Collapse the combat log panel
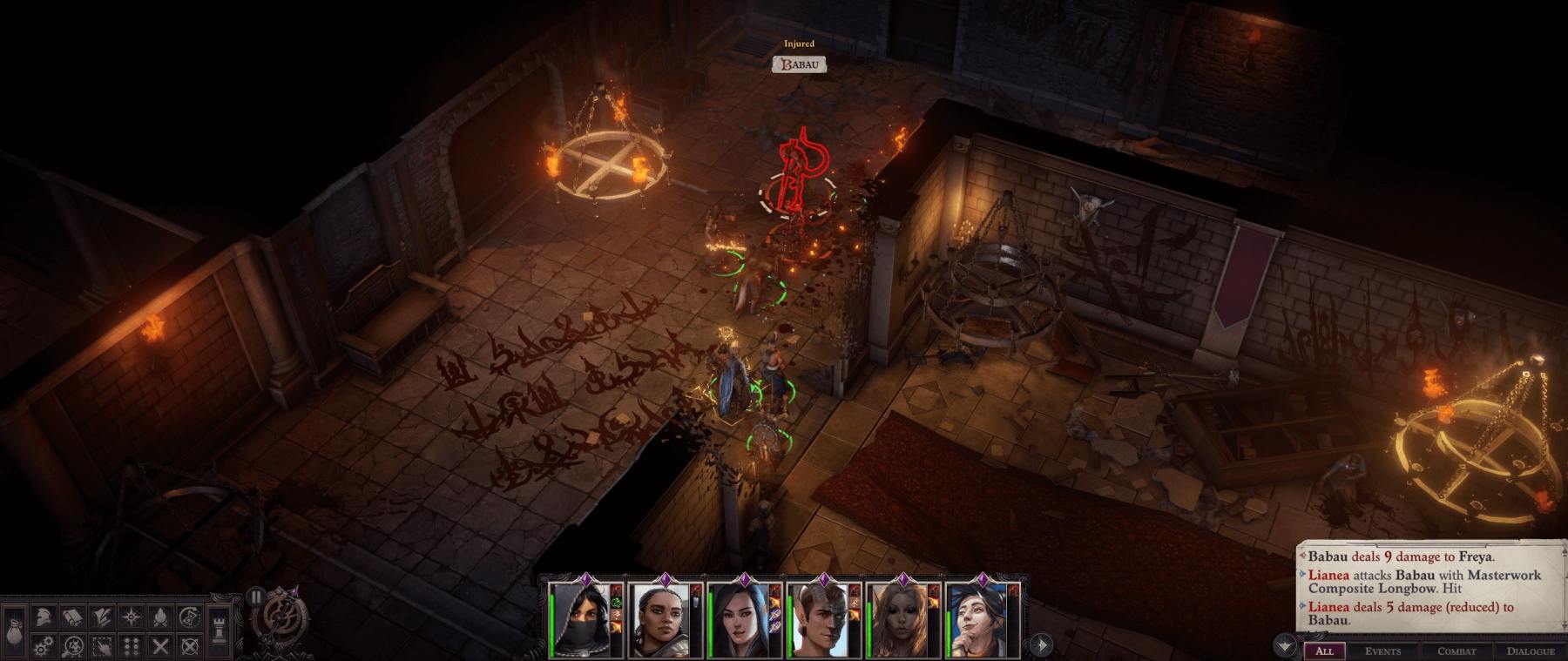1568x661 pixels. coord(1284,646)
